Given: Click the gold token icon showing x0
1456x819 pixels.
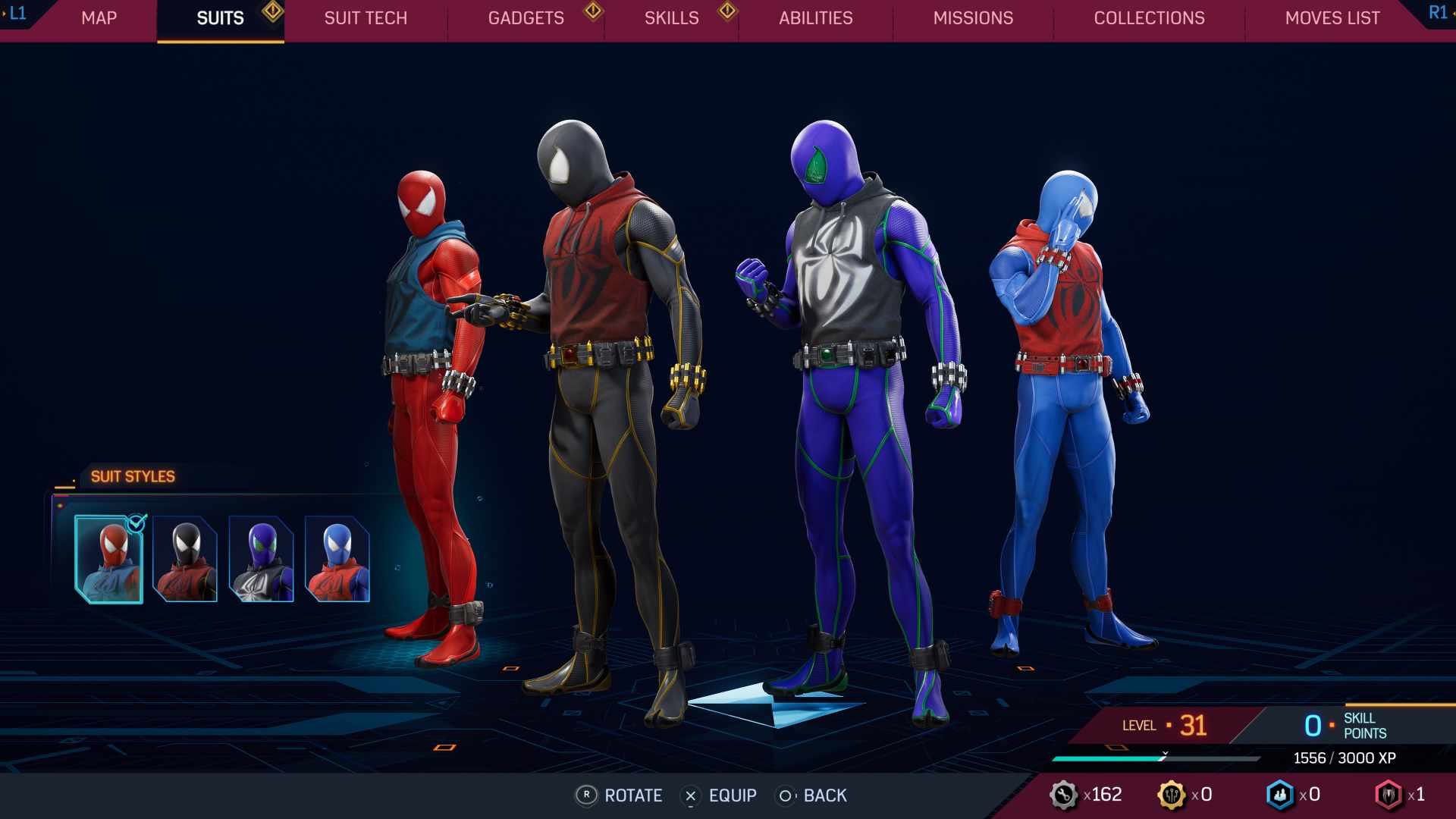Looking at the screenshot, I should (x=1174, y=795).
